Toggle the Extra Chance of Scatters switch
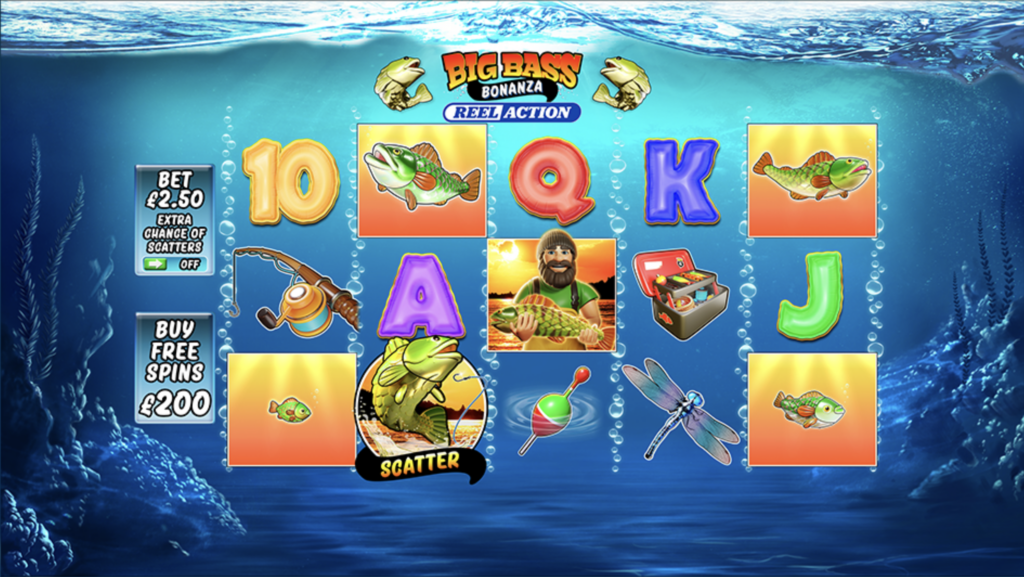The width and height of the screenshot is (1024, 577). pos(172,264)
